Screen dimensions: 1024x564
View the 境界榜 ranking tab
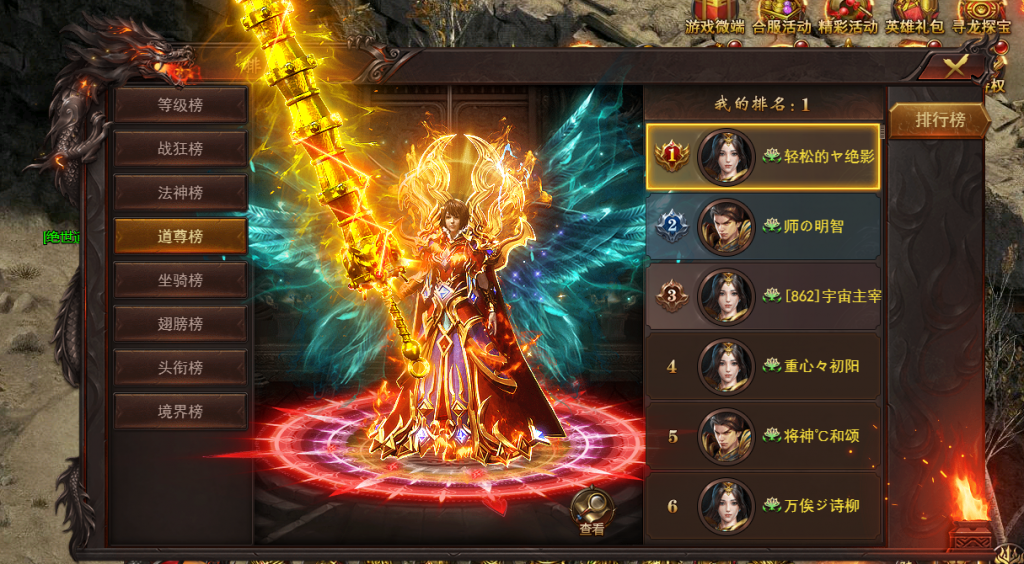(x=180, y=411)
